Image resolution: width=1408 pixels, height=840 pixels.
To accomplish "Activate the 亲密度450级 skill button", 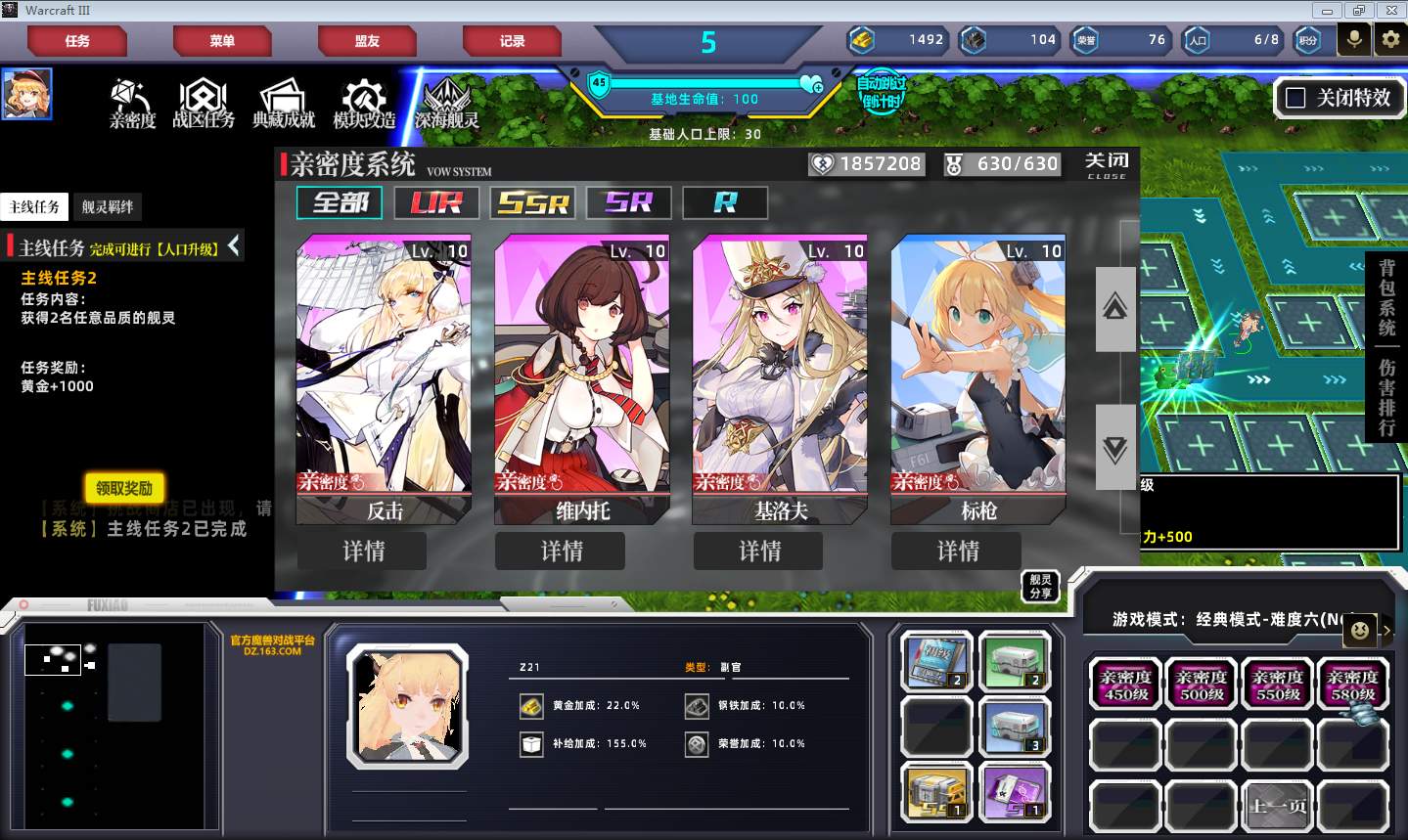I will point(1125,685).
